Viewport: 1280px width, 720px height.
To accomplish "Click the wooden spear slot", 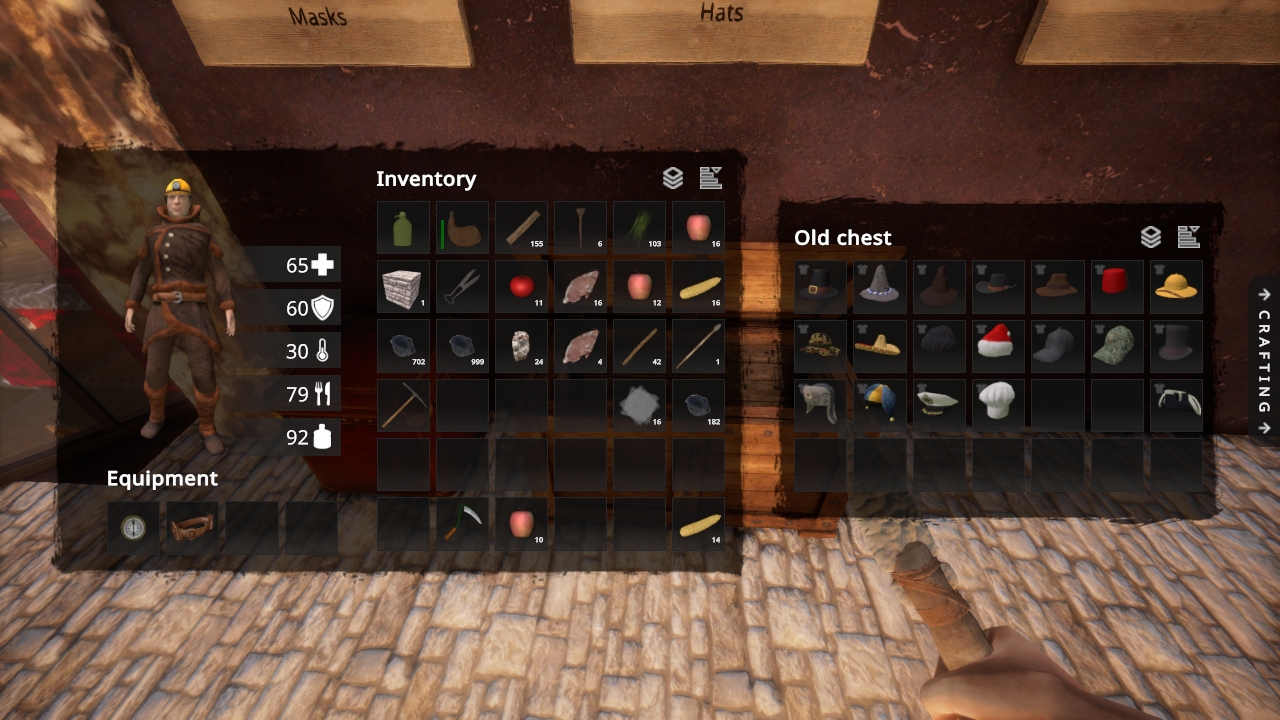I will [698, 346].
